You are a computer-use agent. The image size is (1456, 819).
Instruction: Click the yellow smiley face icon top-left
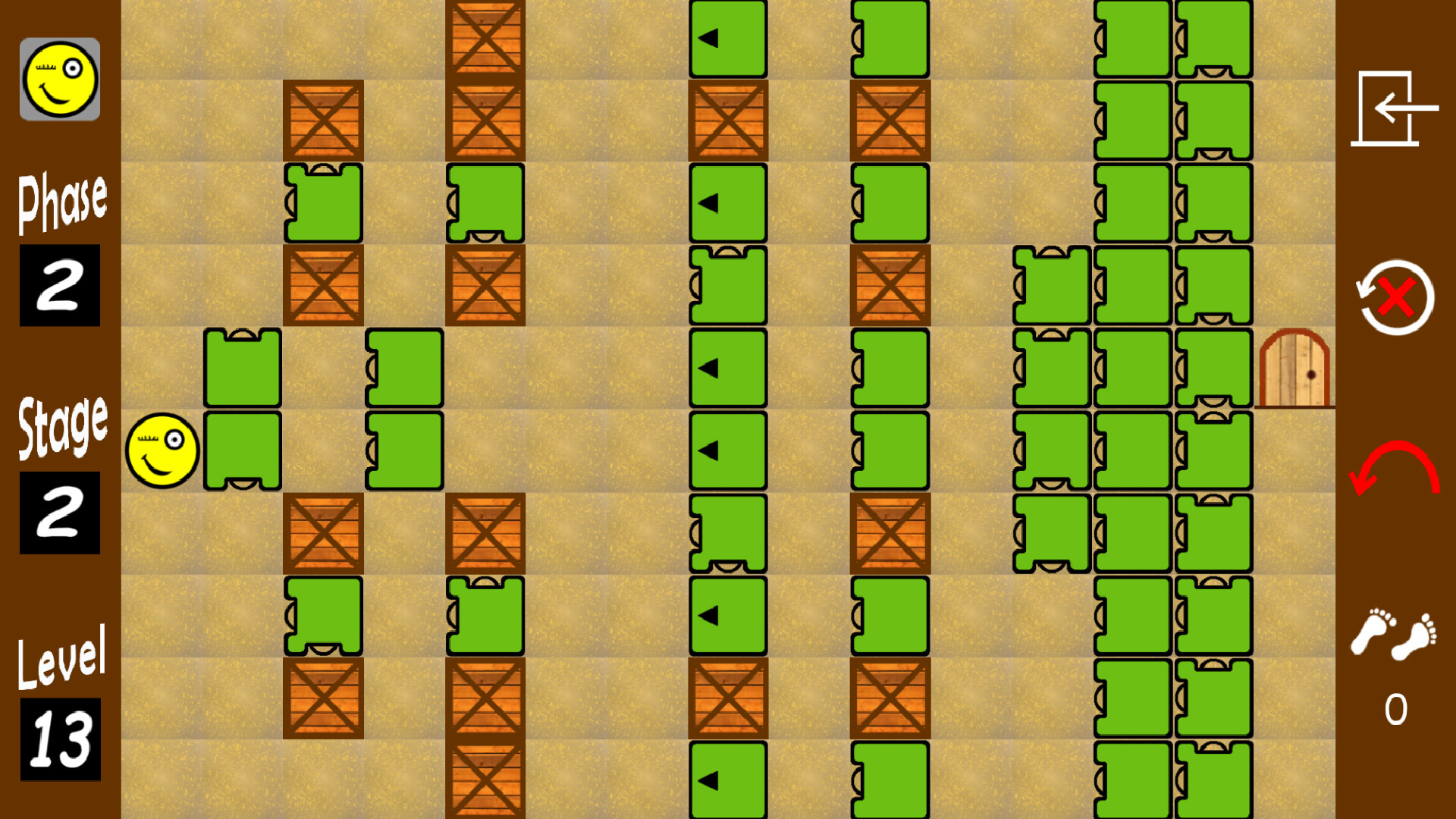(x=61, y=80)
